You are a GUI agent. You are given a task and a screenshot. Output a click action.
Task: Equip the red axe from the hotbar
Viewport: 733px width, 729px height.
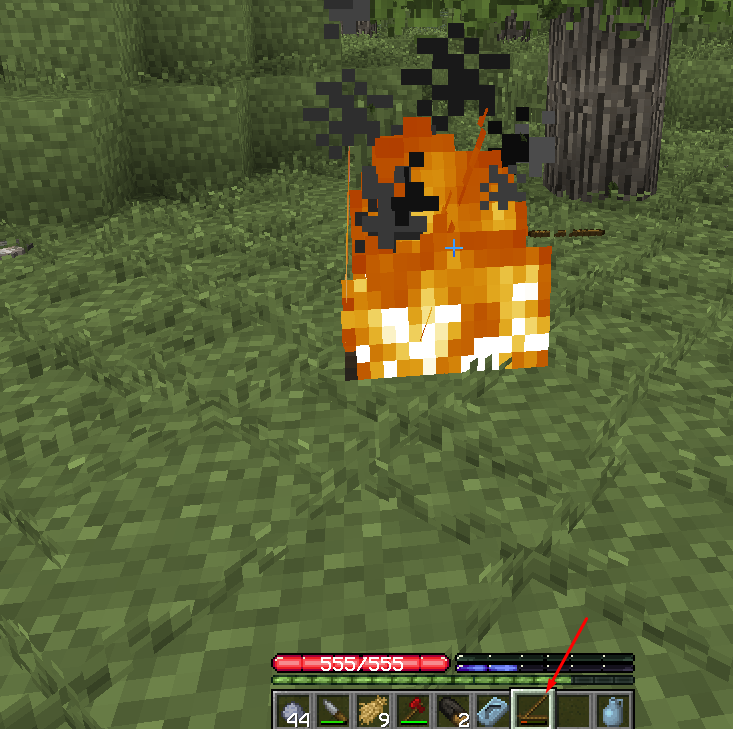coord(412,710)
